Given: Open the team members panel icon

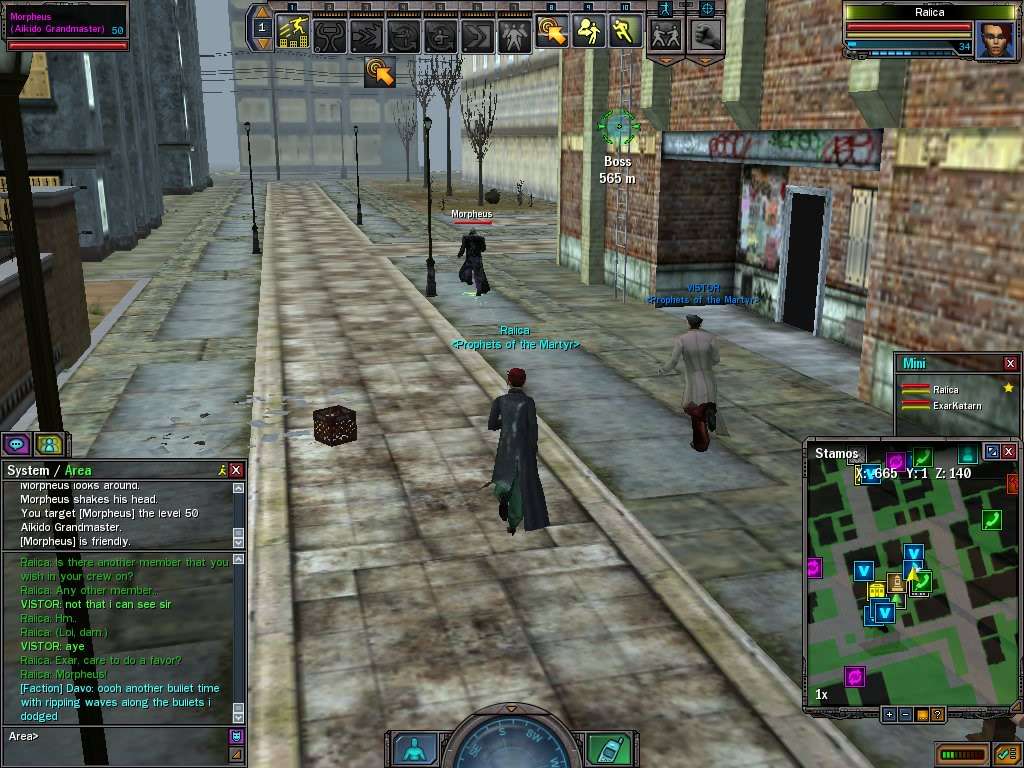Looking at the screenshot, I should (48, 444).
